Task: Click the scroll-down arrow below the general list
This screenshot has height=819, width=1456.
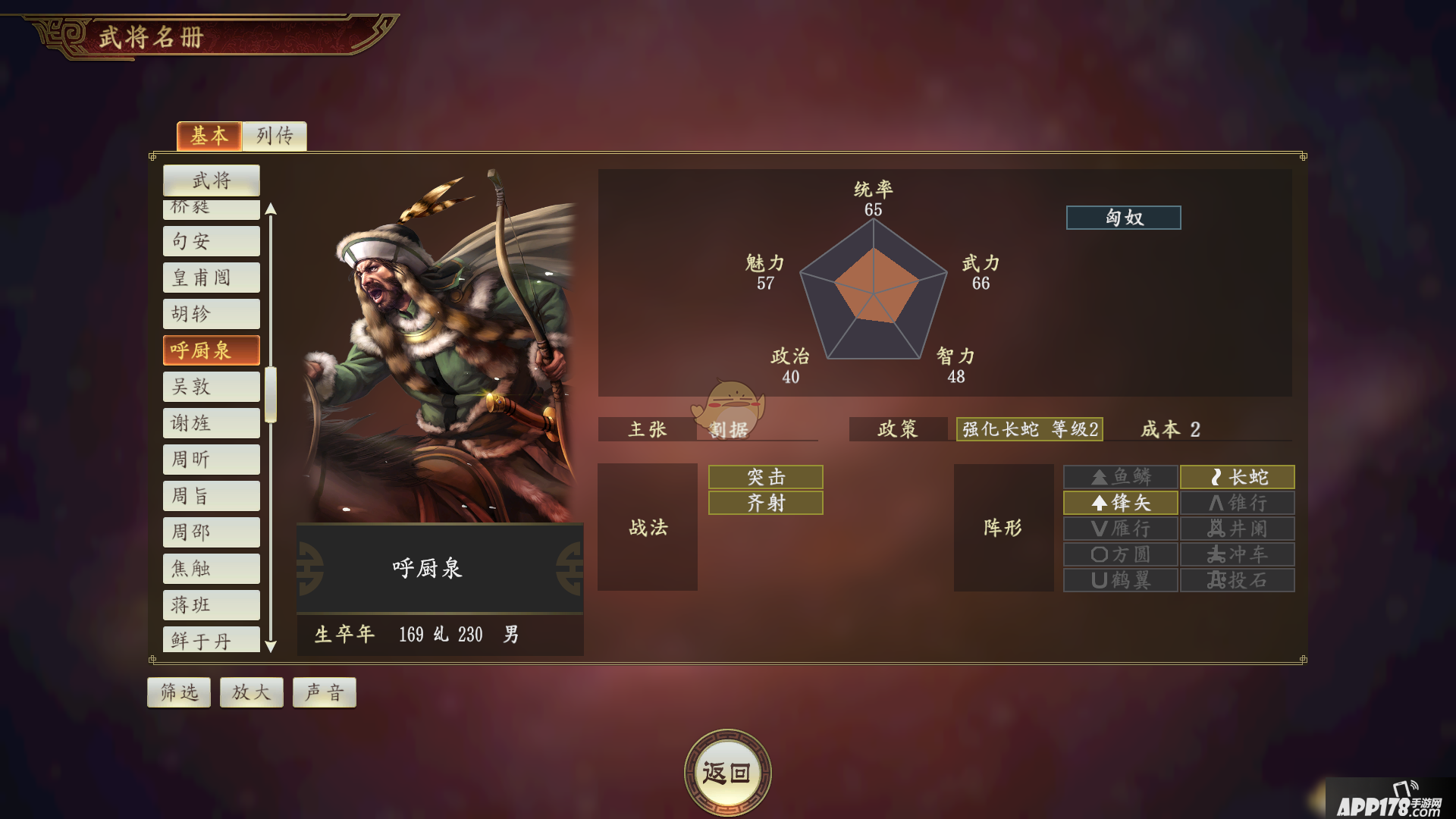Action: point(272,647)
